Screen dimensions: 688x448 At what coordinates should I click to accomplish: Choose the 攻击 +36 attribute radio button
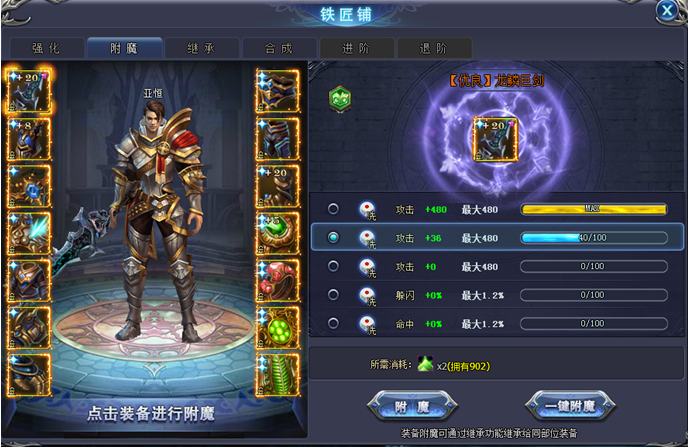pyautogui.click(x=333, y=238)
